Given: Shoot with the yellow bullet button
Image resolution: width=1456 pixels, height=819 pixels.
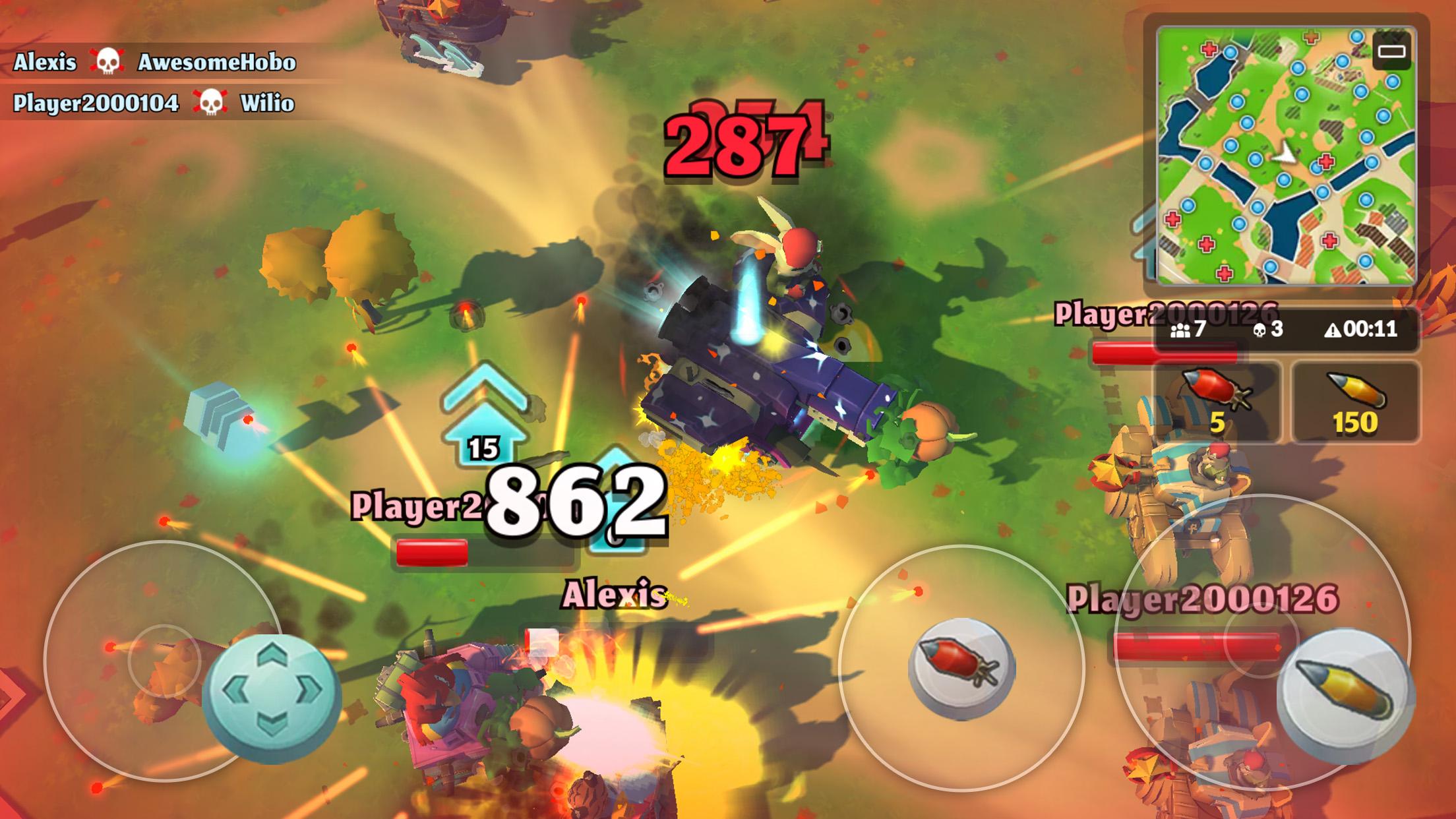Looking at the screenshot, I should 1345,694.
